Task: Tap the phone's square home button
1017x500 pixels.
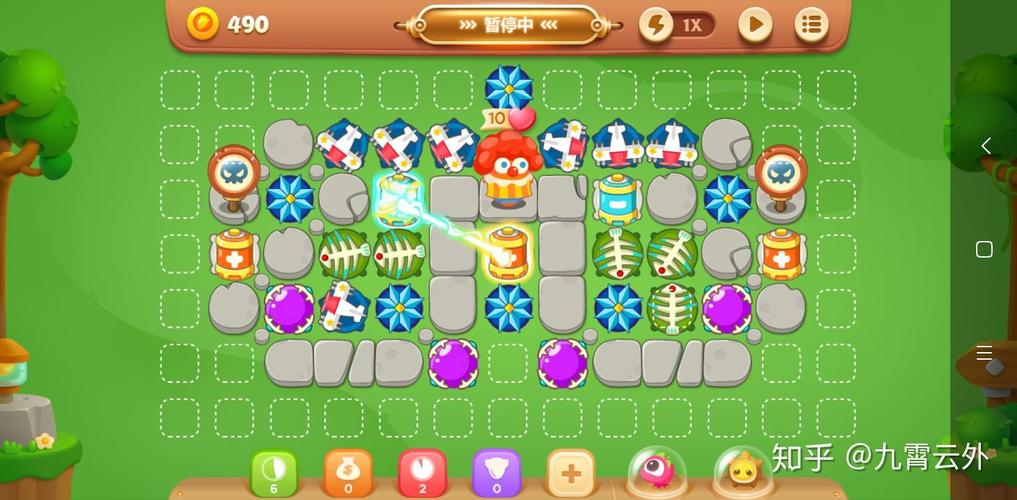Action: pyautogui.click(x=984, y=249)
